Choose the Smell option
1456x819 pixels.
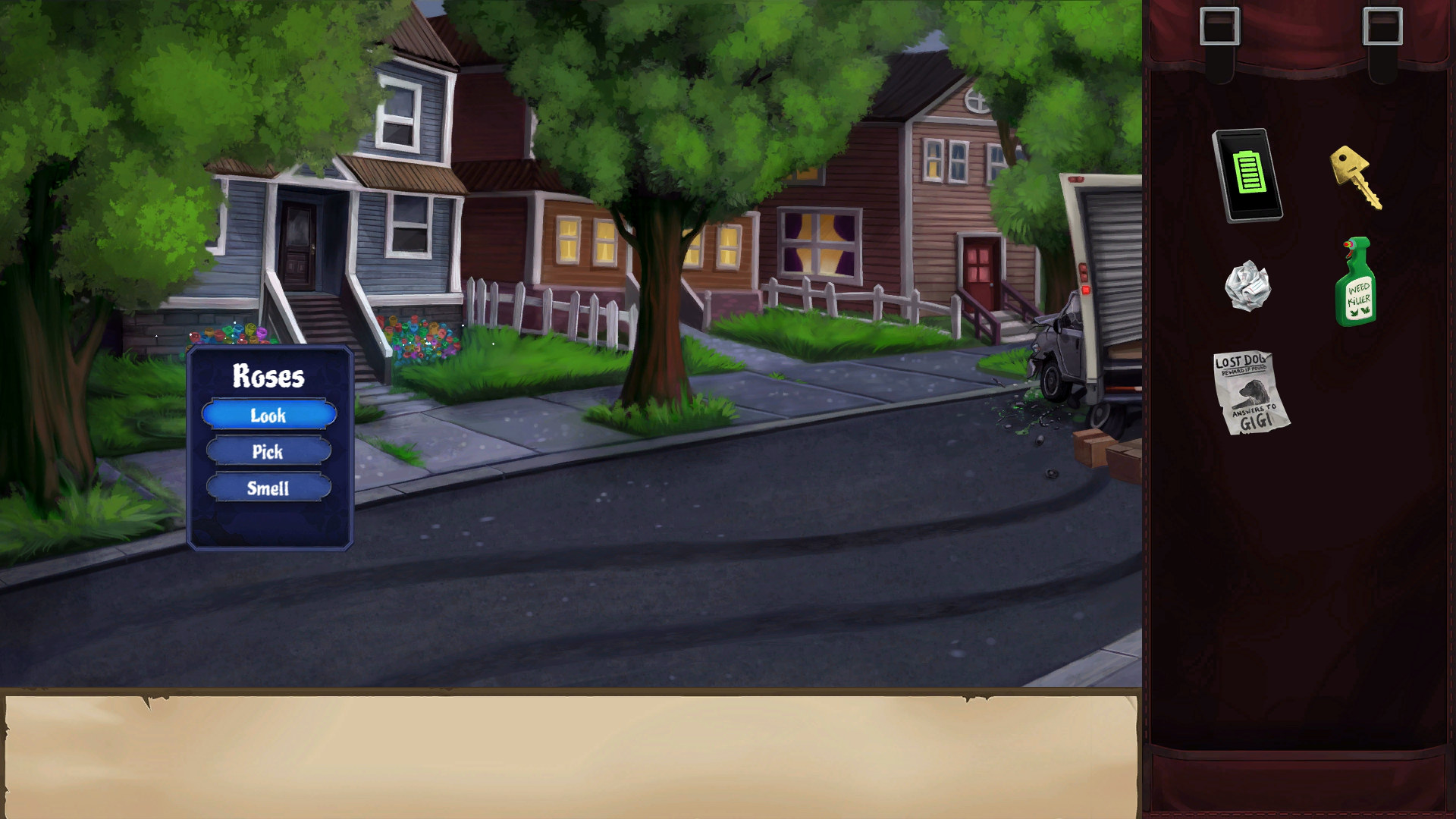tap(268, 488)
